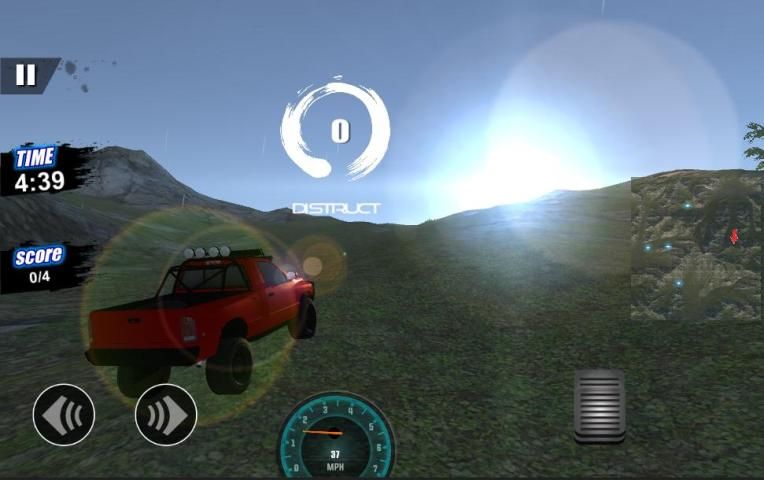
Task: Tap the gas pedal to accelerate
Action: coord(599,405)
